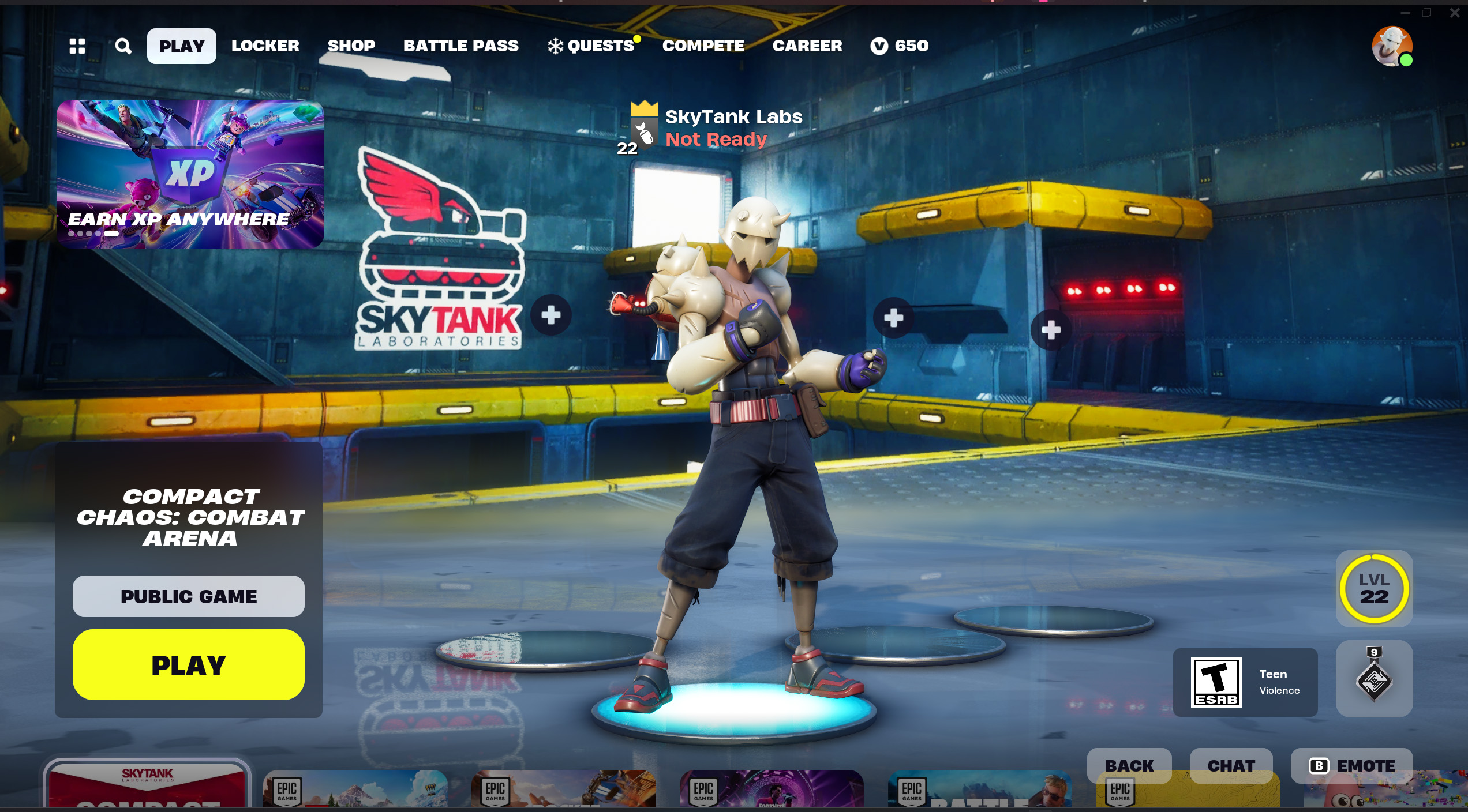Start the match with yellow Play button

tap(189, 665)
